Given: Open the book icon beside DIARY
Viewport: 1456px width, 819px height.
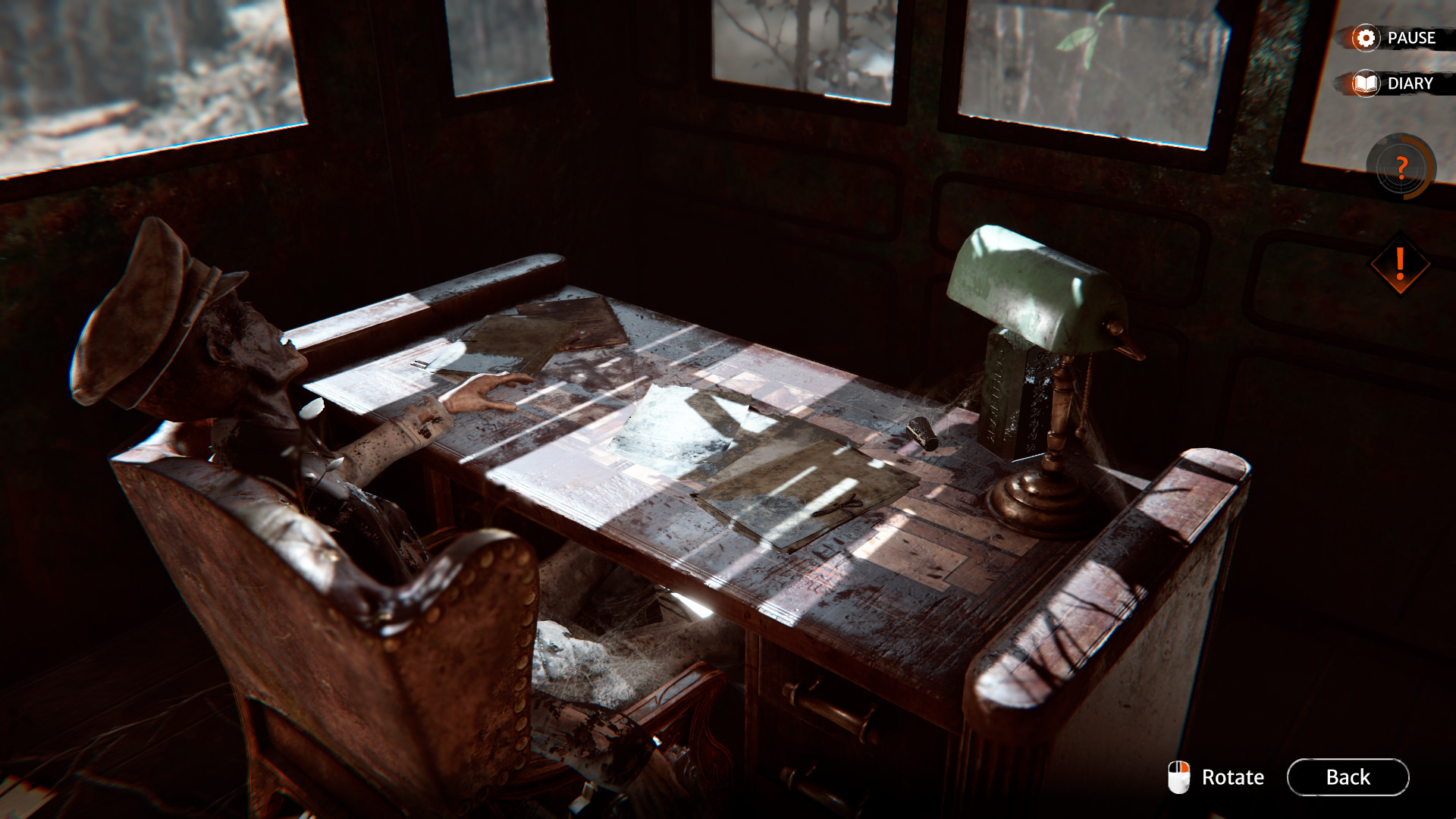Looking at the screenshot, I should 1365,84.
